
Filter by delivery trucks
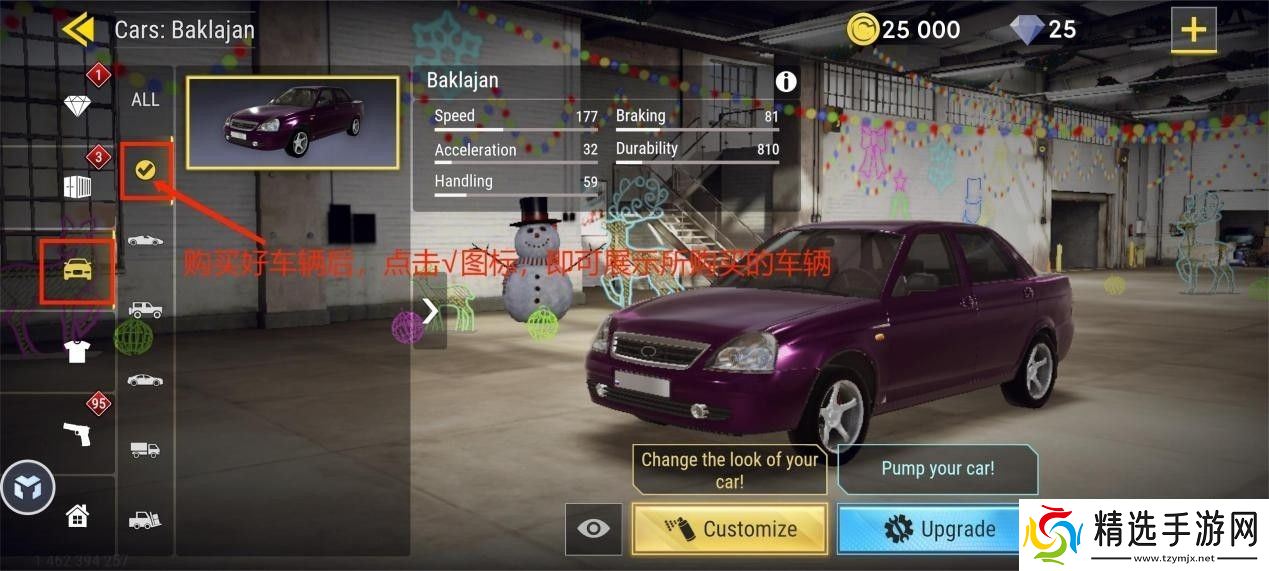click(x=145, y=449)
